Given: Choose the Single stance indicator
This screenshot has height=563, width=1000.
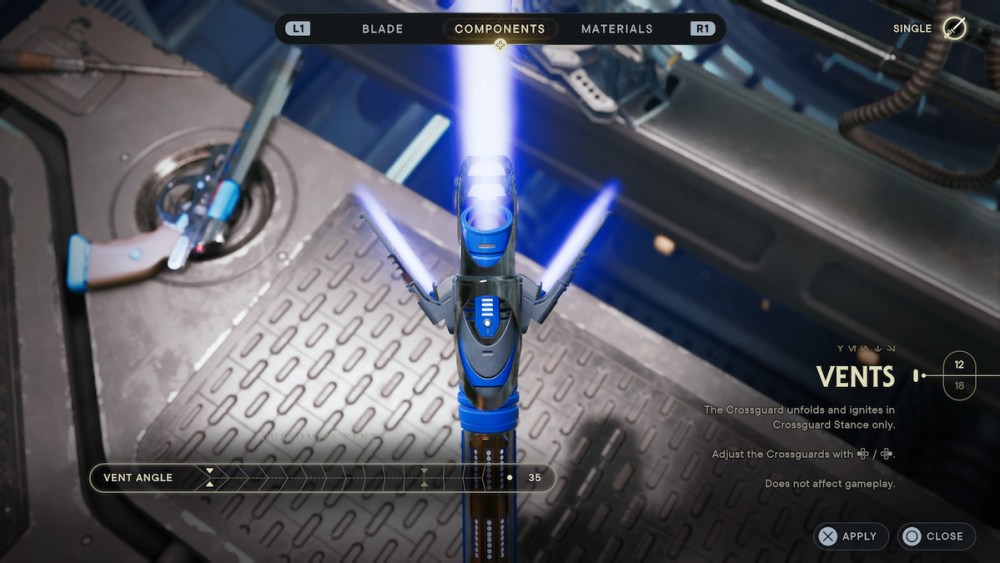Looking at the screenshot, I should click(955, 29).
